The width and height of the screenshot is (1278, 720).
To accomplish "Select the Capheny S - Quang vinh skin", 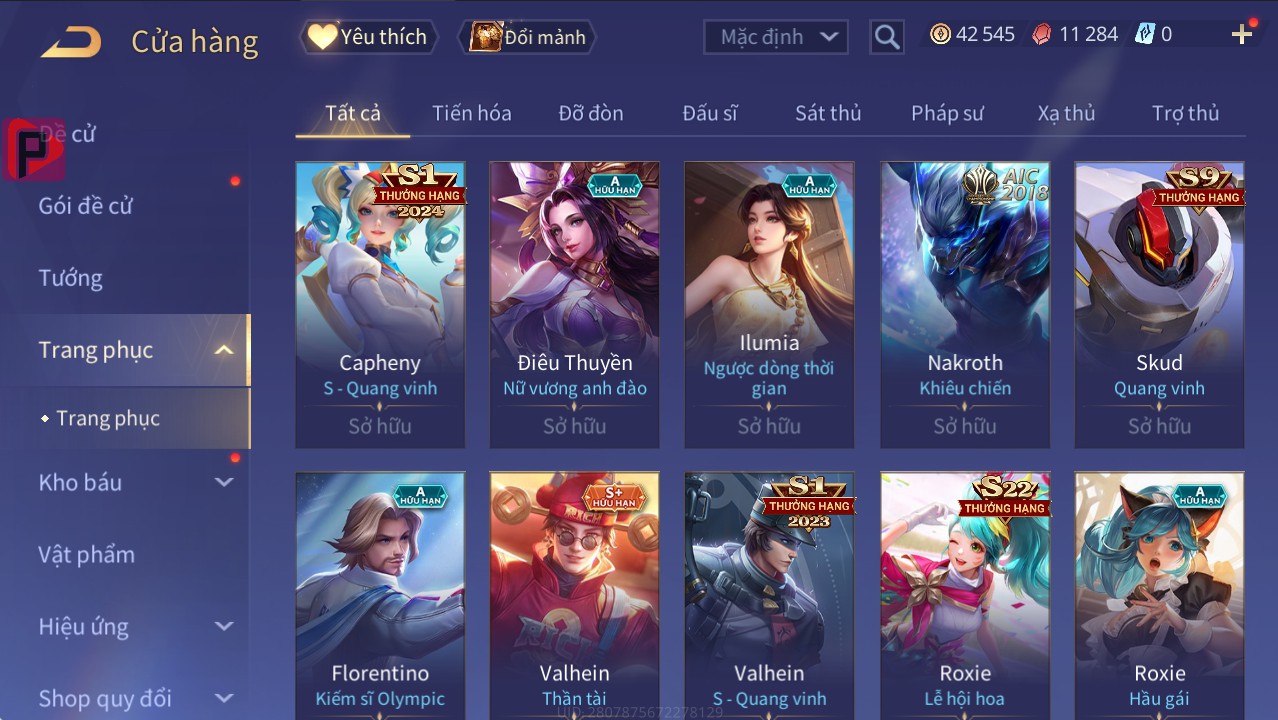I will click(x=380, y=304).
